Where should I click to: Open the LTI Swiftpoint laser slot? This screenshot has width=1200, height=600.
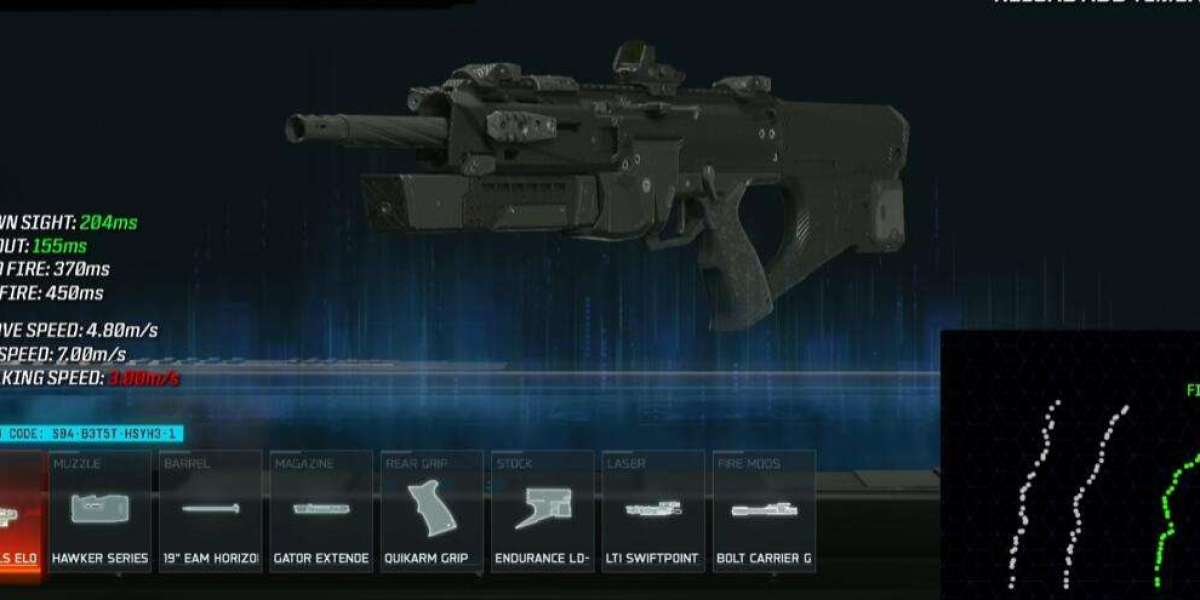pos(653,512)
